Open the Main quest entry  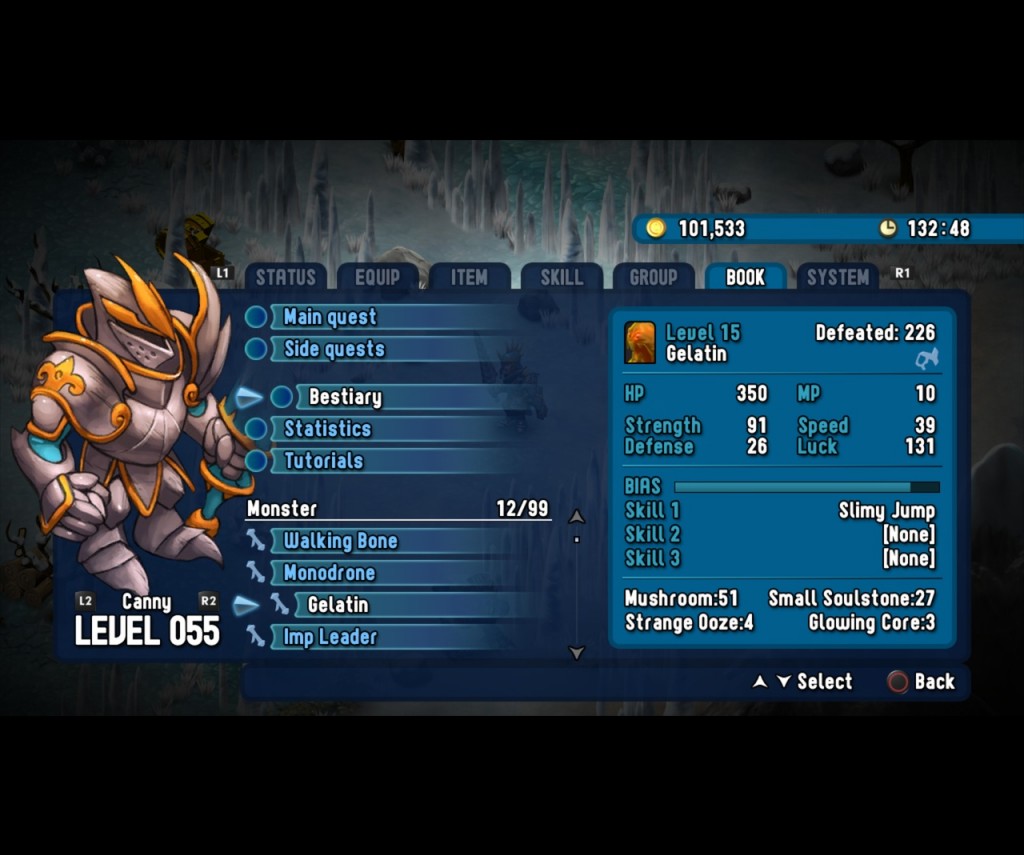point(330,317)
